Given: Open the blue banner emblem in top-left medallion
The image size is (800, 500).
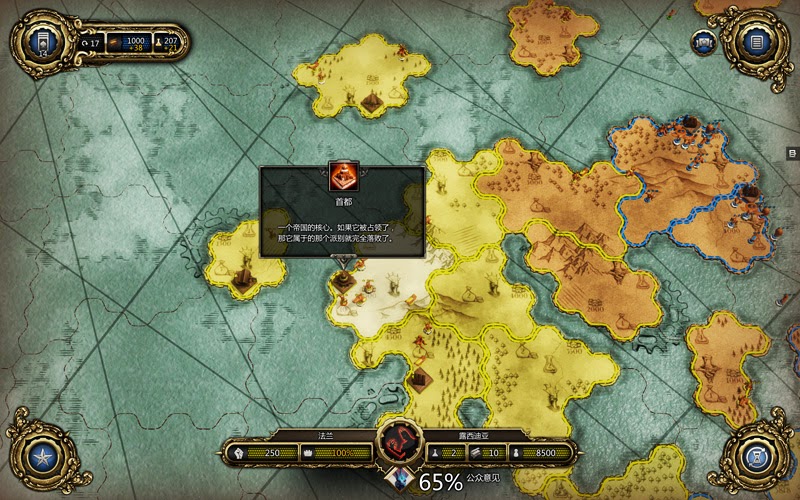Looking at the screenshot, I should pos(42,42).
